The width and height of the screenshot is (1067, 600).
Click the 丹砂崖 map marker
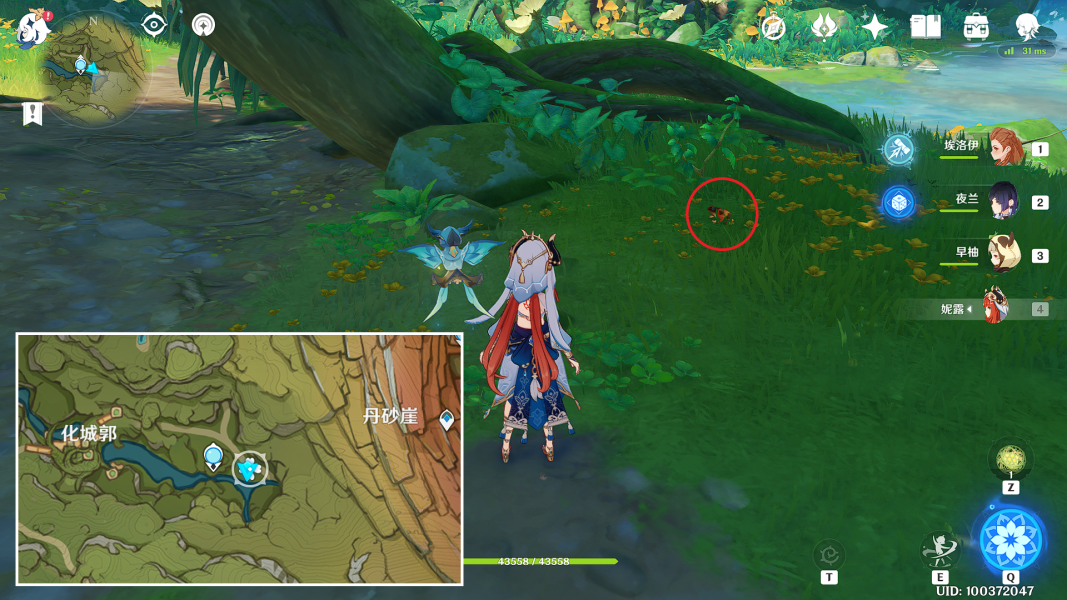click(x=446, y=419)
